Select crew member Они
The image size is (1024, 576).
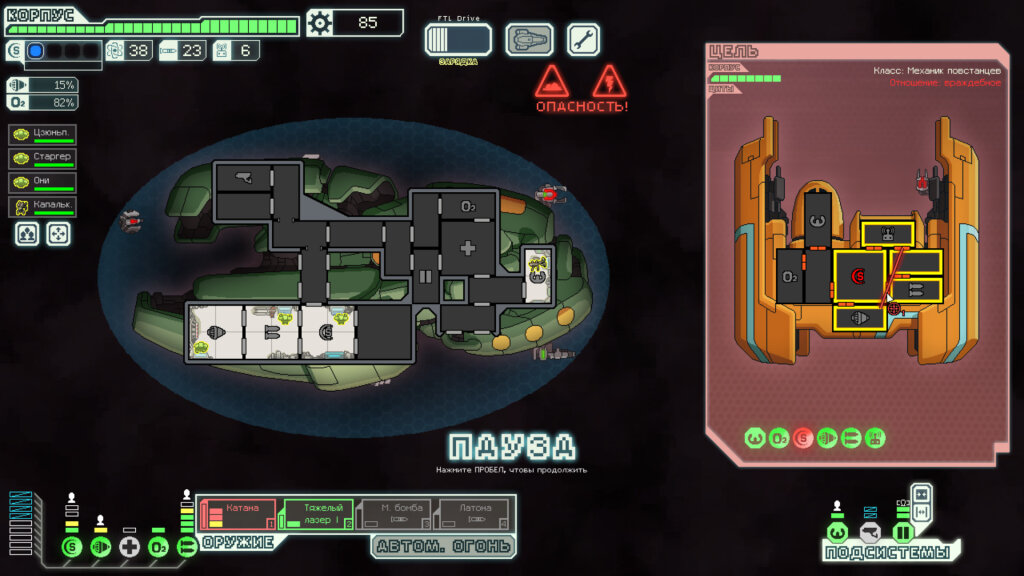click(x=43, y=183)
